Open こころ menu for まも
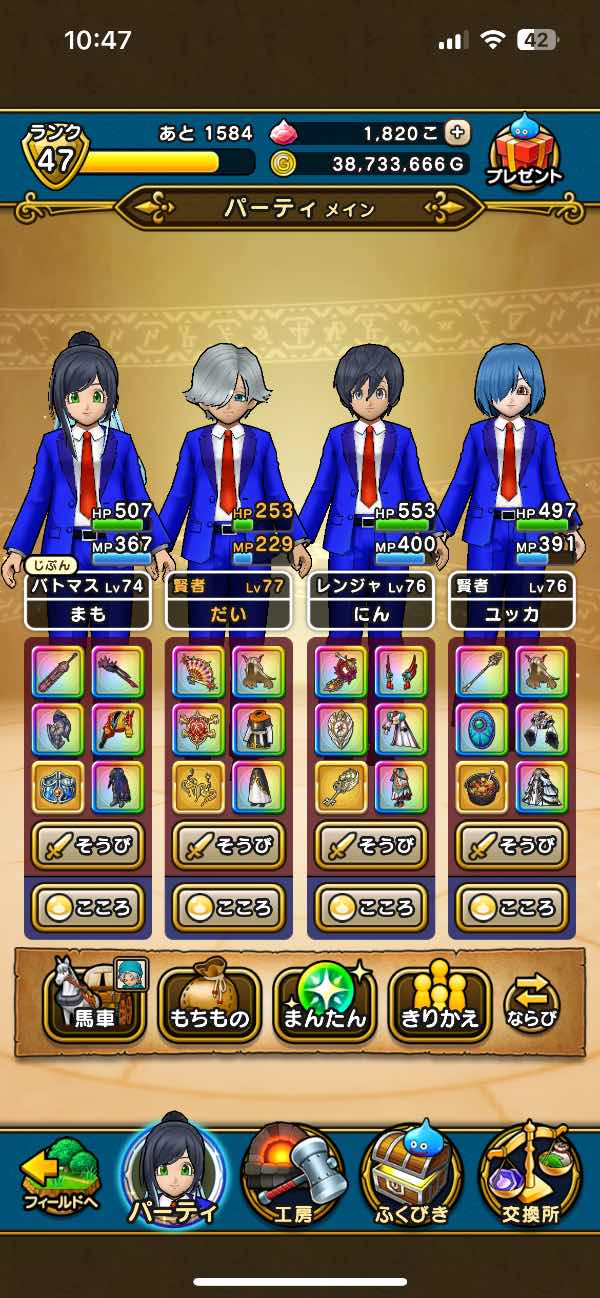Viewport: 600px width, 1298px height. (88, 908)
